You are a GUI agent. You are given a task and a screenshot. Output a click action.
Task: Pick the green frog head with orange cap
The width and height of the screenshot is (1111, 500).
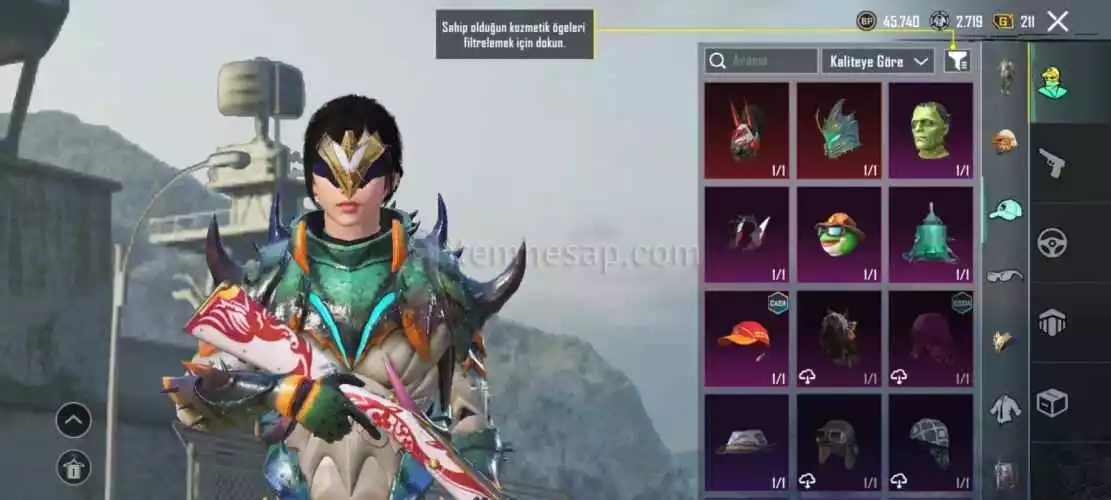pos(839,234)
